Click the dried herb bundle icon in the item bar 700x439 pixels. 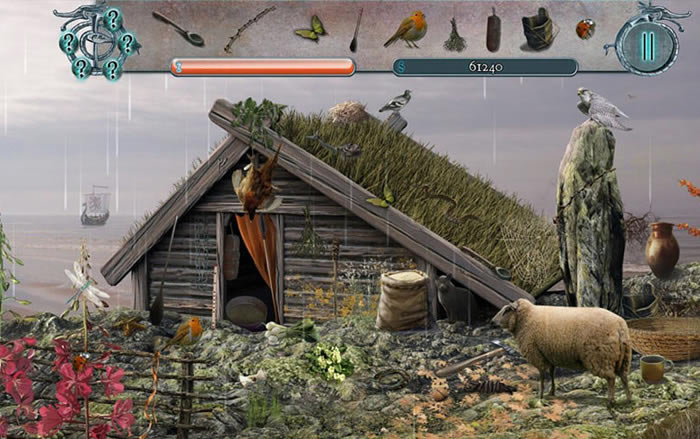coord(455,35)
